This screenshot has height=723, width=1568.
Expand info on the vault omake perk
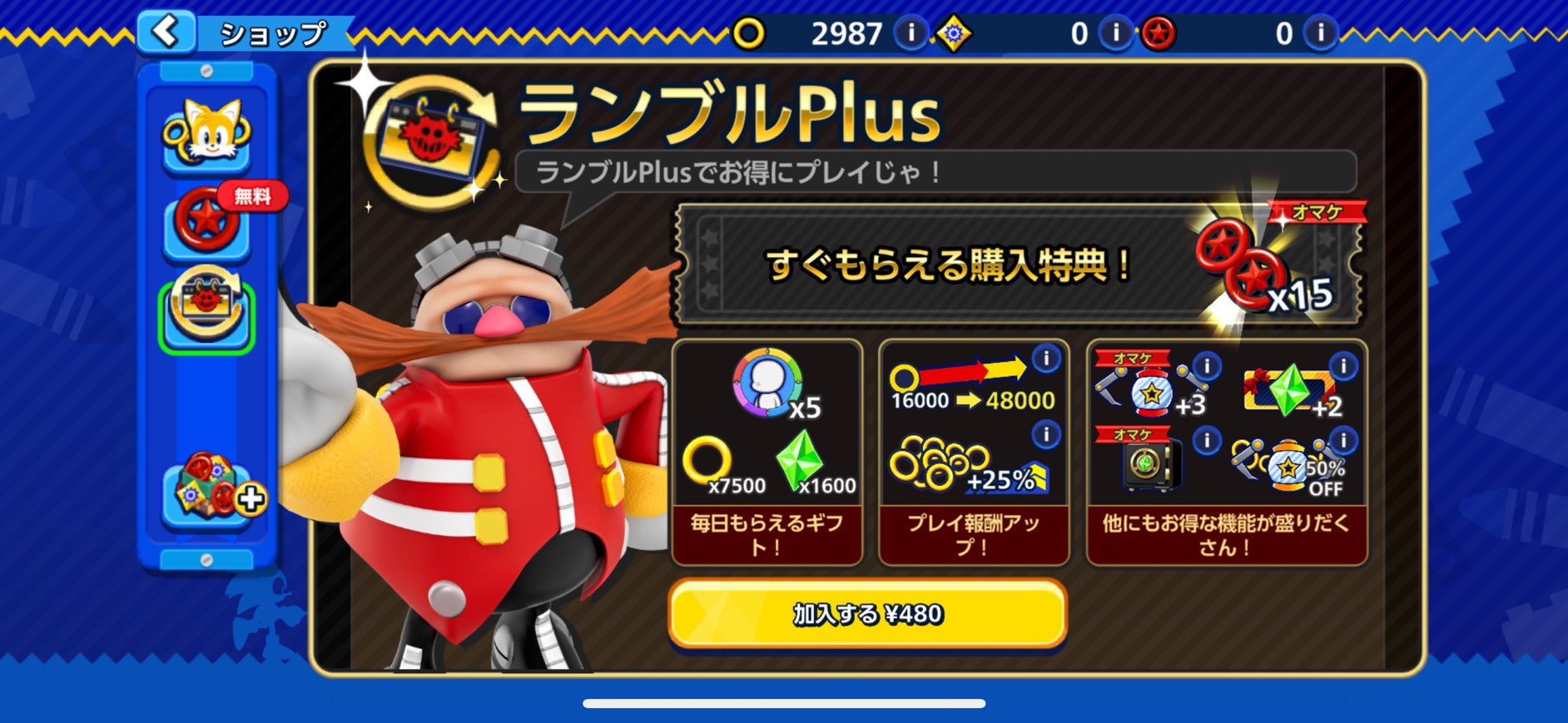[1206, 441]
